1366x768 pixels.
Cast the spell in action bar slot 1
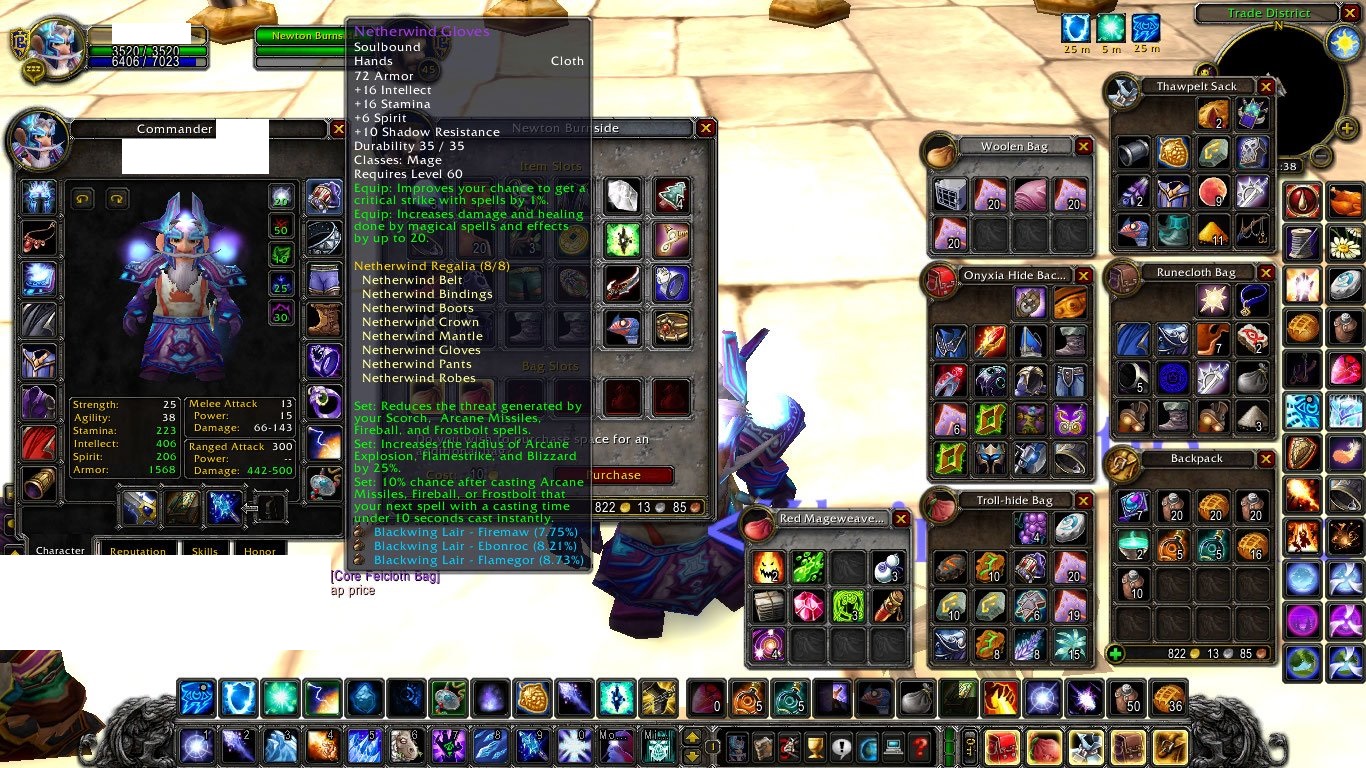196,746
